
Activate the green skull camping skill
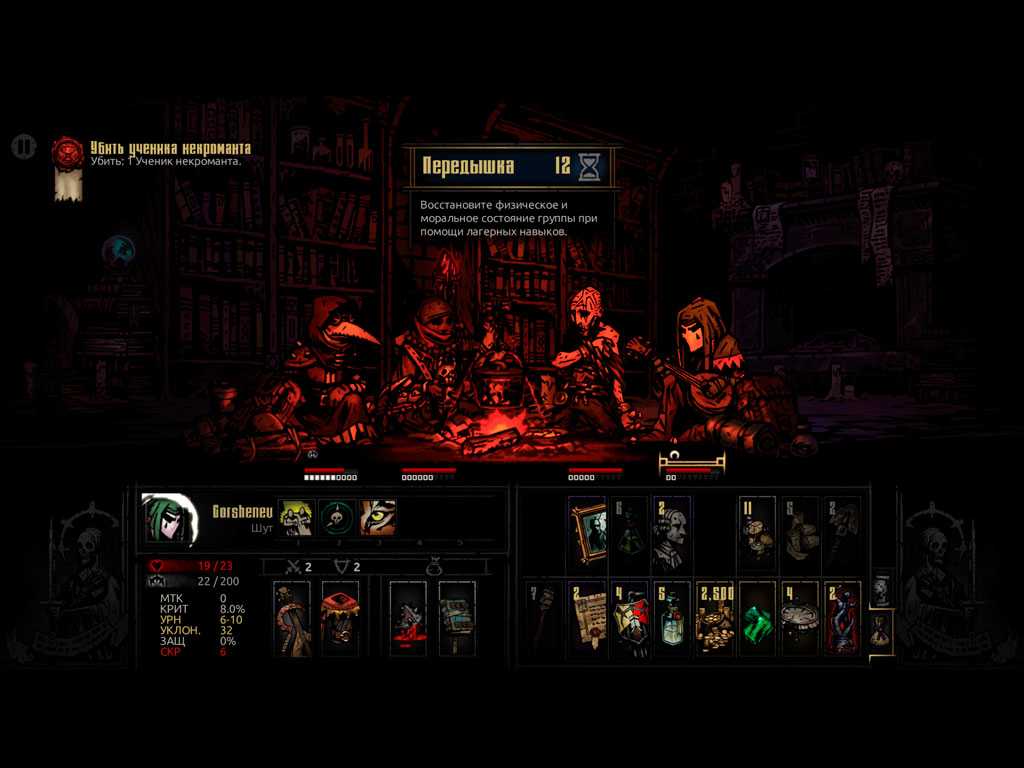pos(337,518)
